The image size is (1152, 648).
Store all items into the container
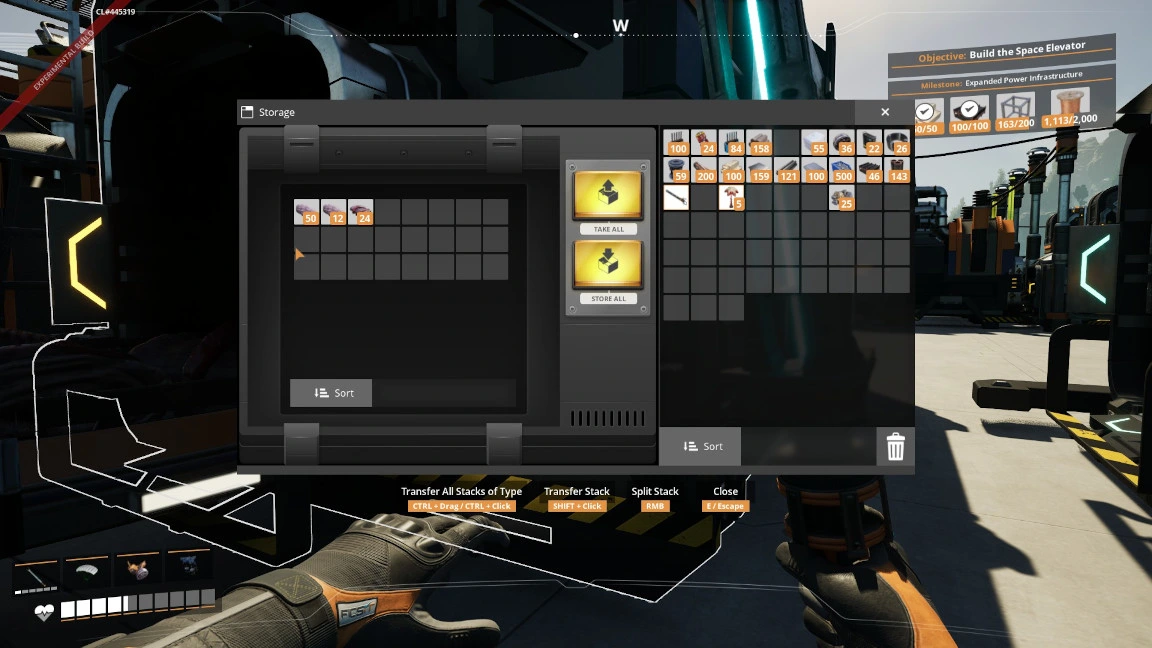pyautogui.click(x=608, y=270)
